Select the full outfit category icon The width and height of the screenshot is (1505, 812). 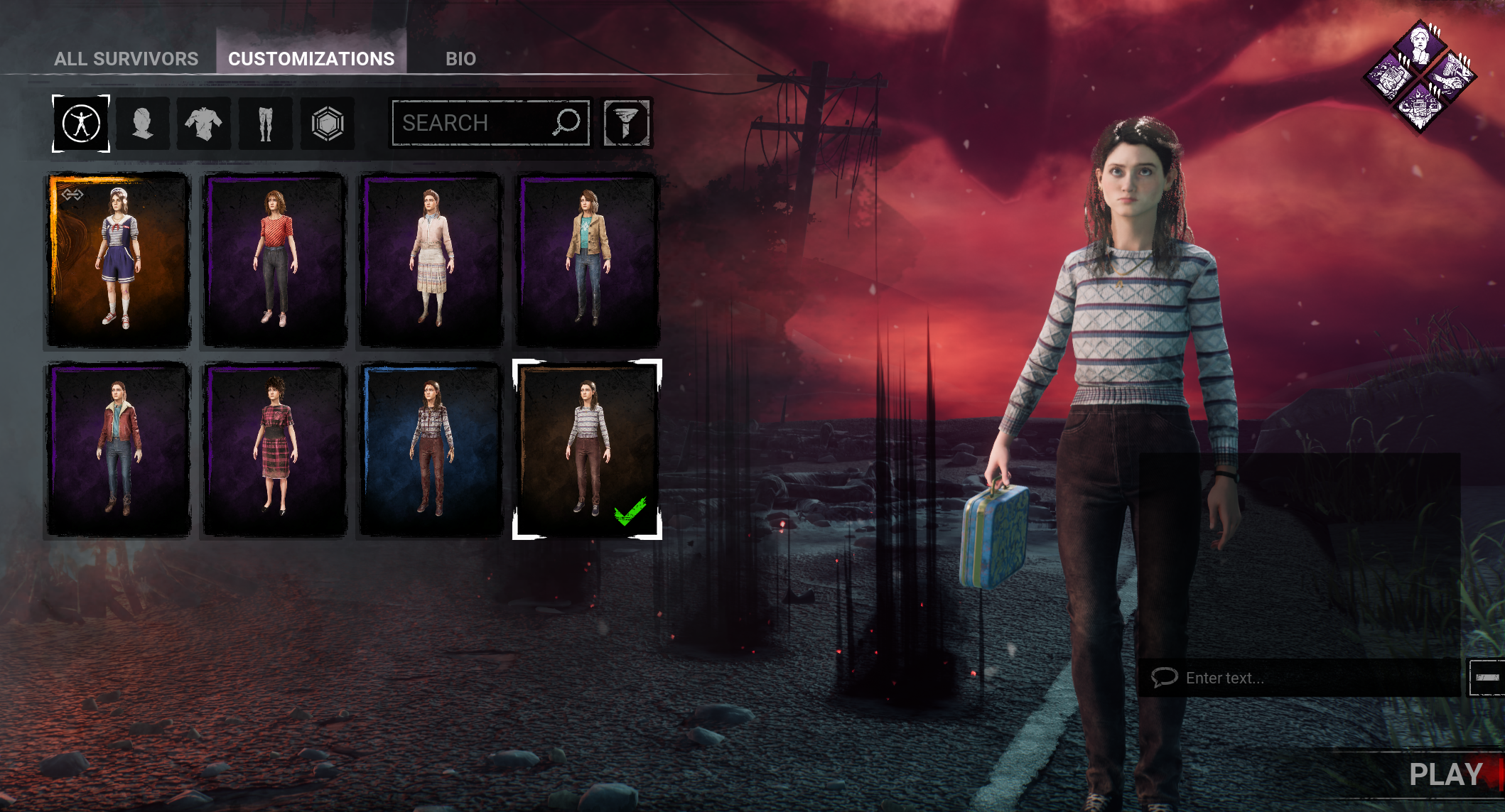tap(81, 124)
